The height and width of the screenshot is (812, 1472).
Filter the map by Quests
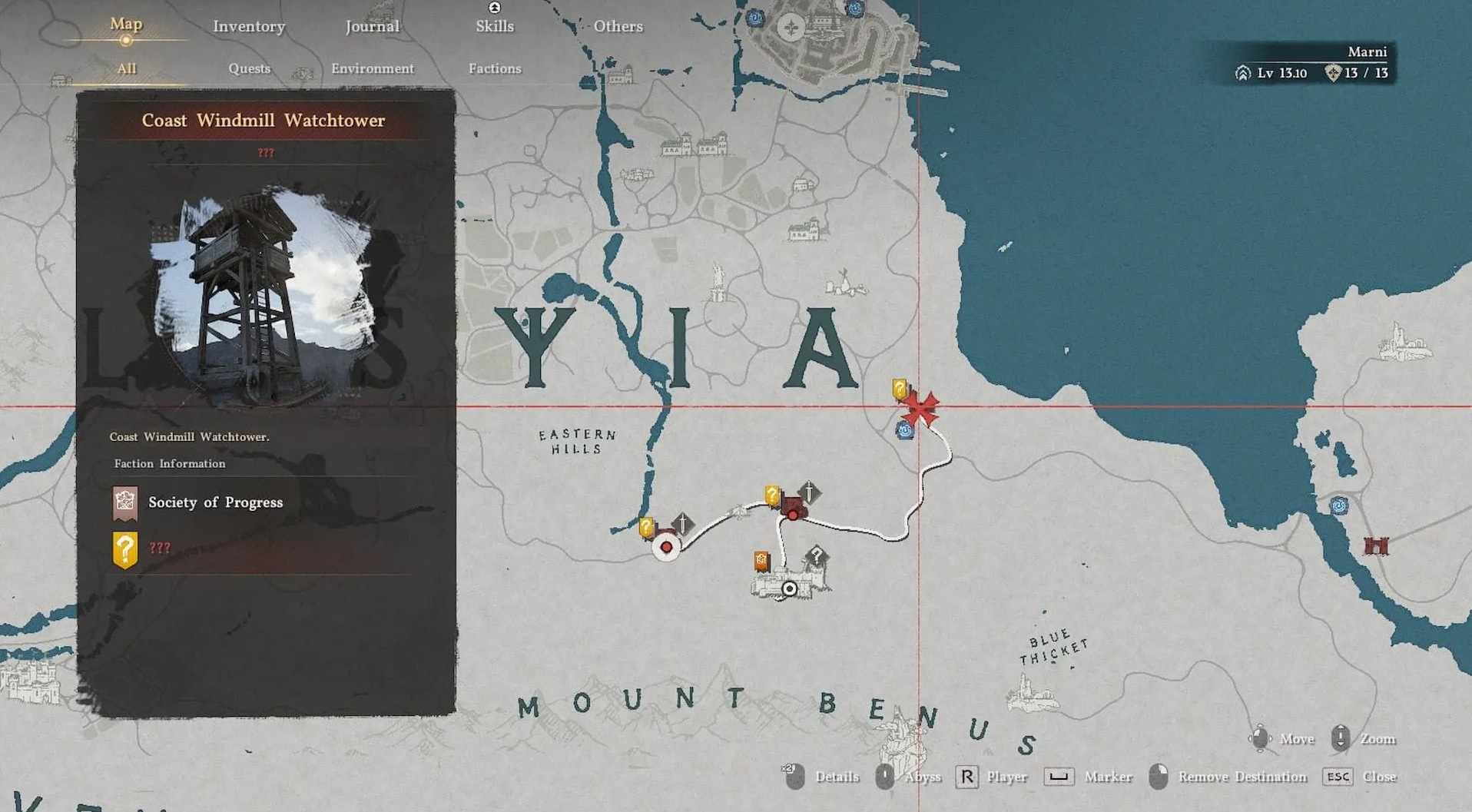pos(249,68)
